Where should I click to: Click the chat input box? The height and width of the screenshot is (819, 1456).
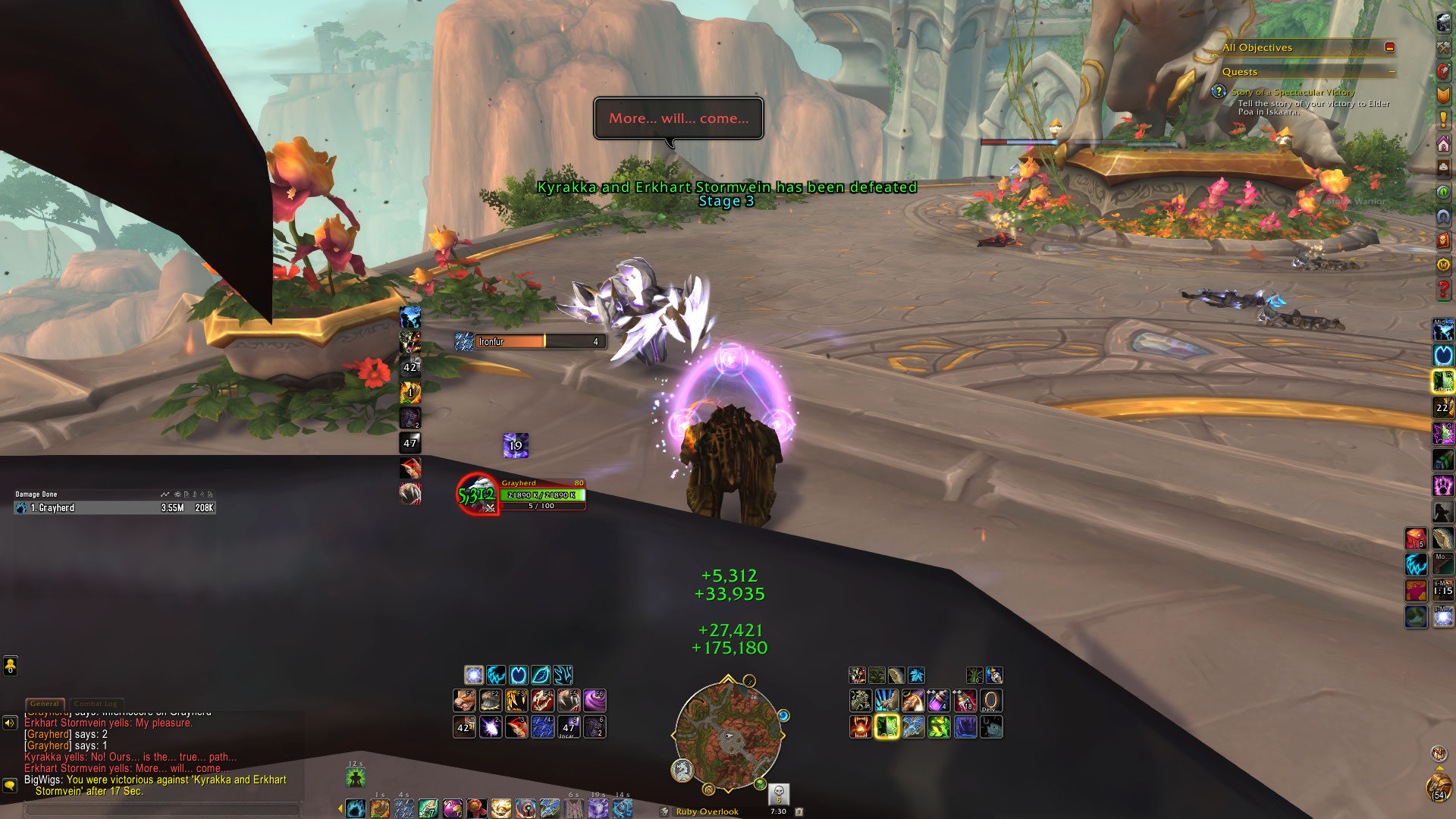pyautogui.click(x=163, y=809)
